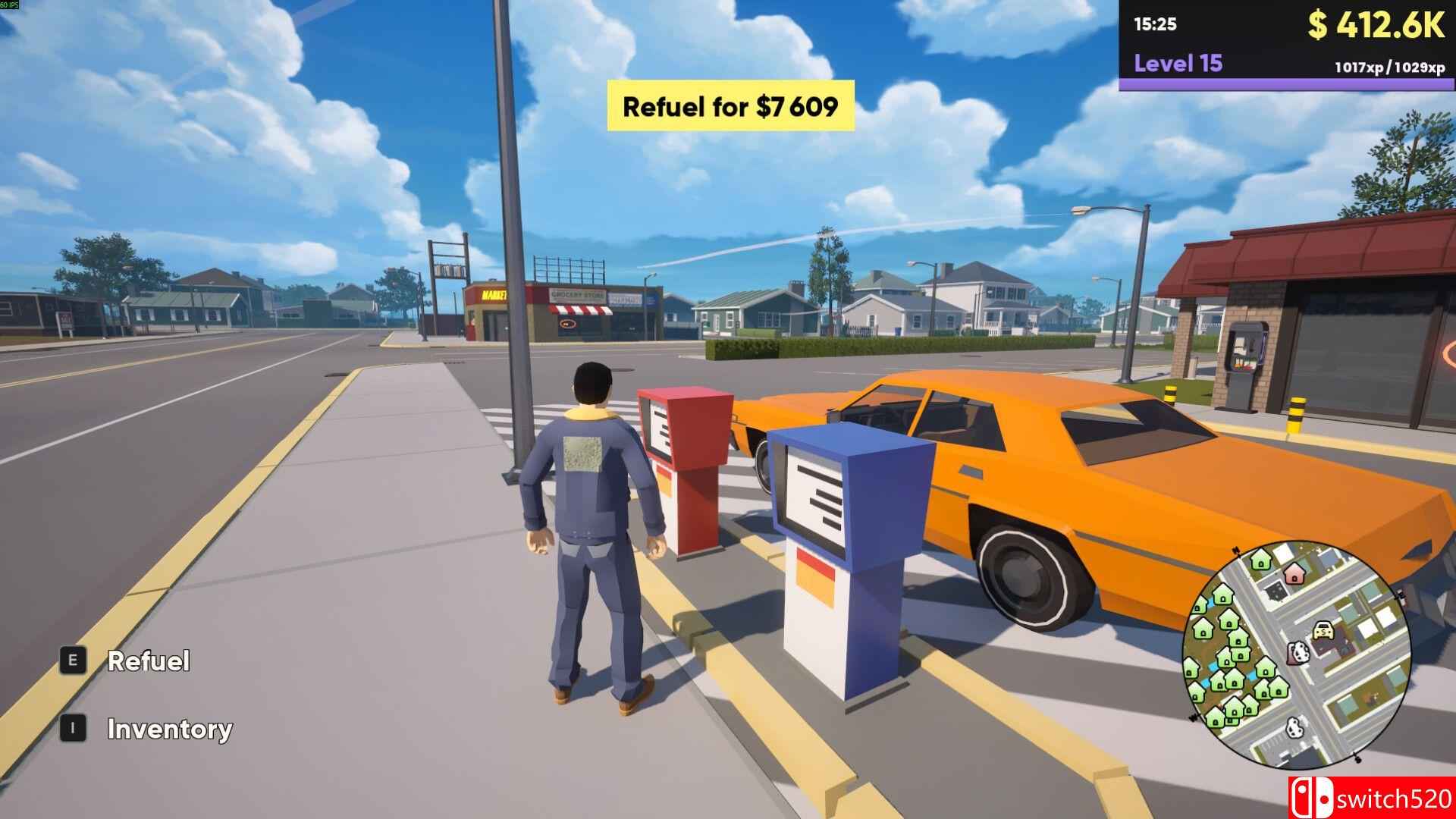Open the circular minimap
The height and width of the screenshot is (819, 1456).
click(1296, 653)
